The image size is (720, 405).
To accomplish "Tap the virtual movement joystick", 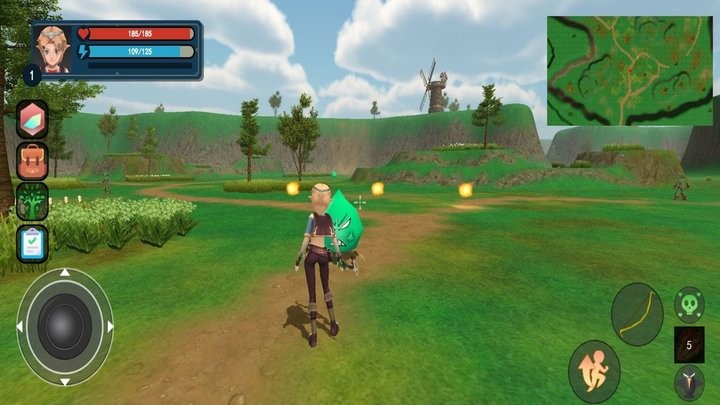I will (65, 326).
